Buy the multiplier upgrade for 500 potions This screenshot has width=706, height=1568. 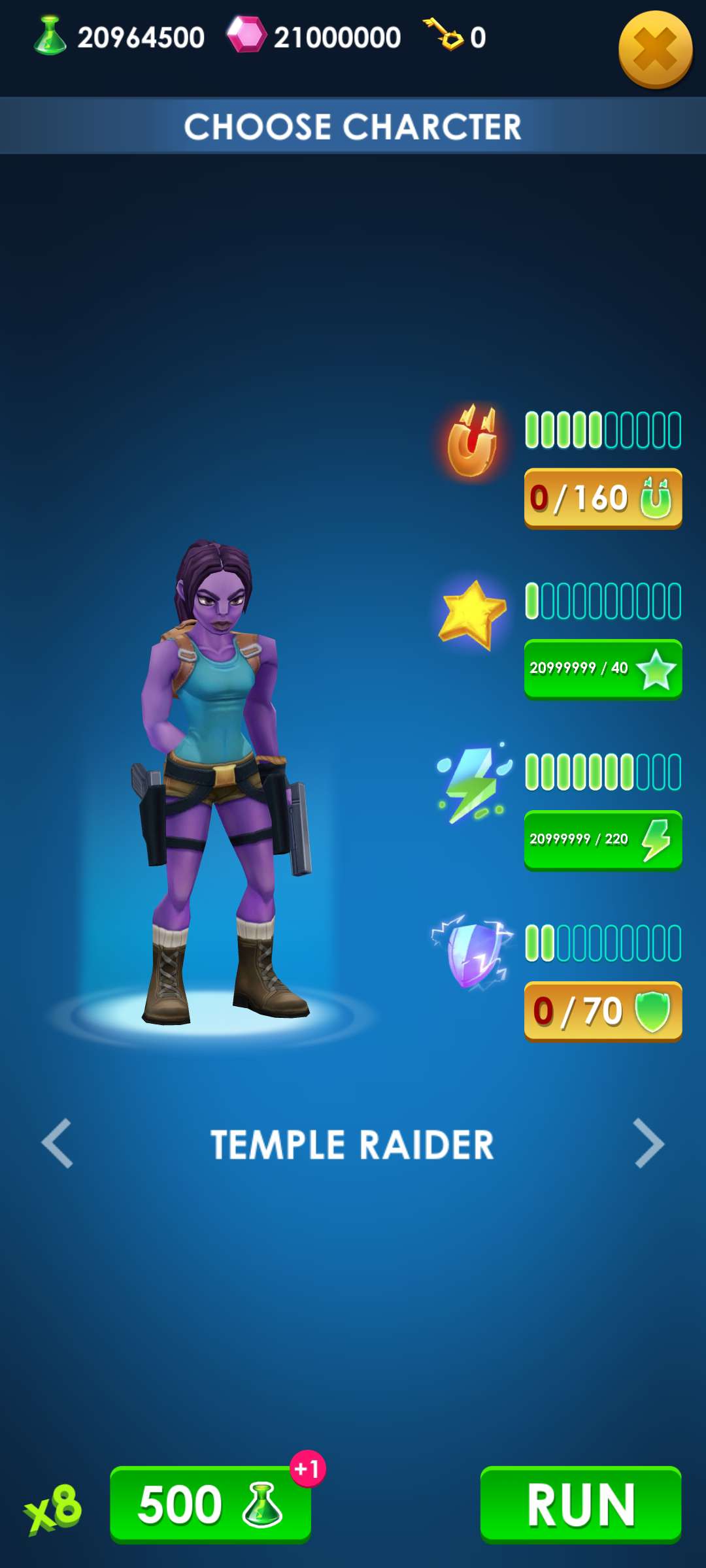210,1504
